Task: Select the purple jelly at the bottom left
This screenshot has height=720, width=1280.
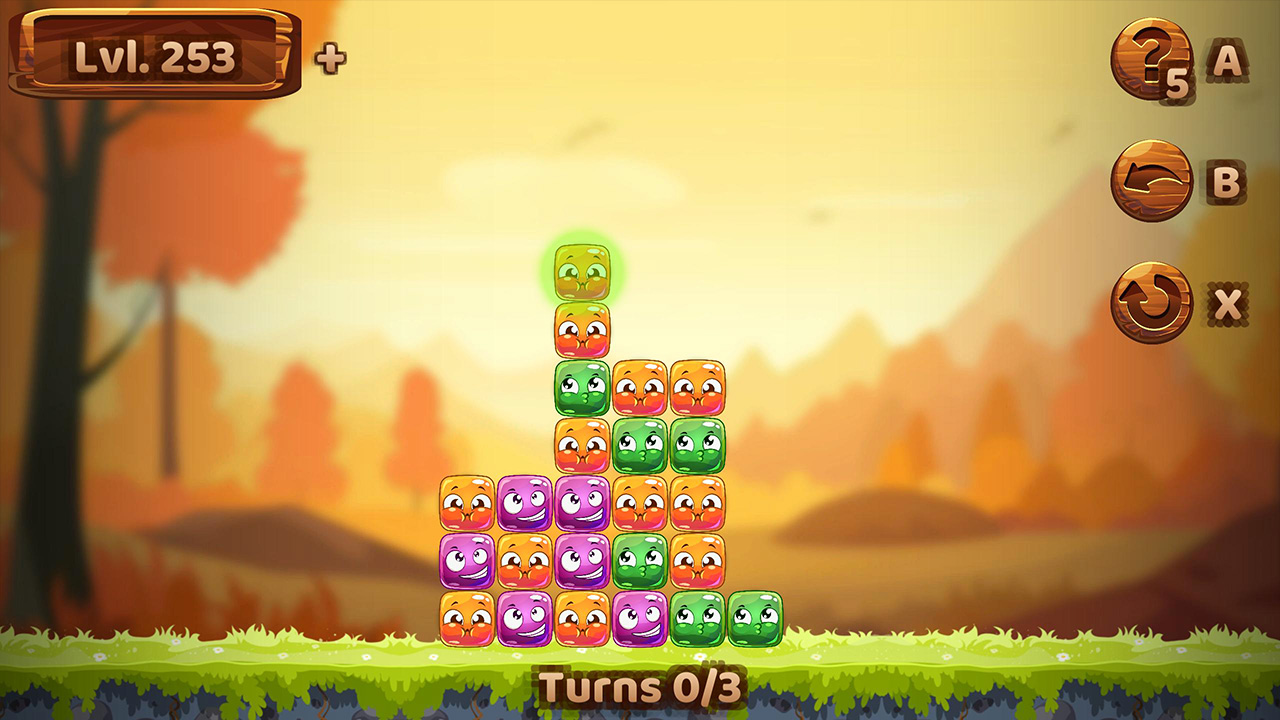Action: [525, 620]
